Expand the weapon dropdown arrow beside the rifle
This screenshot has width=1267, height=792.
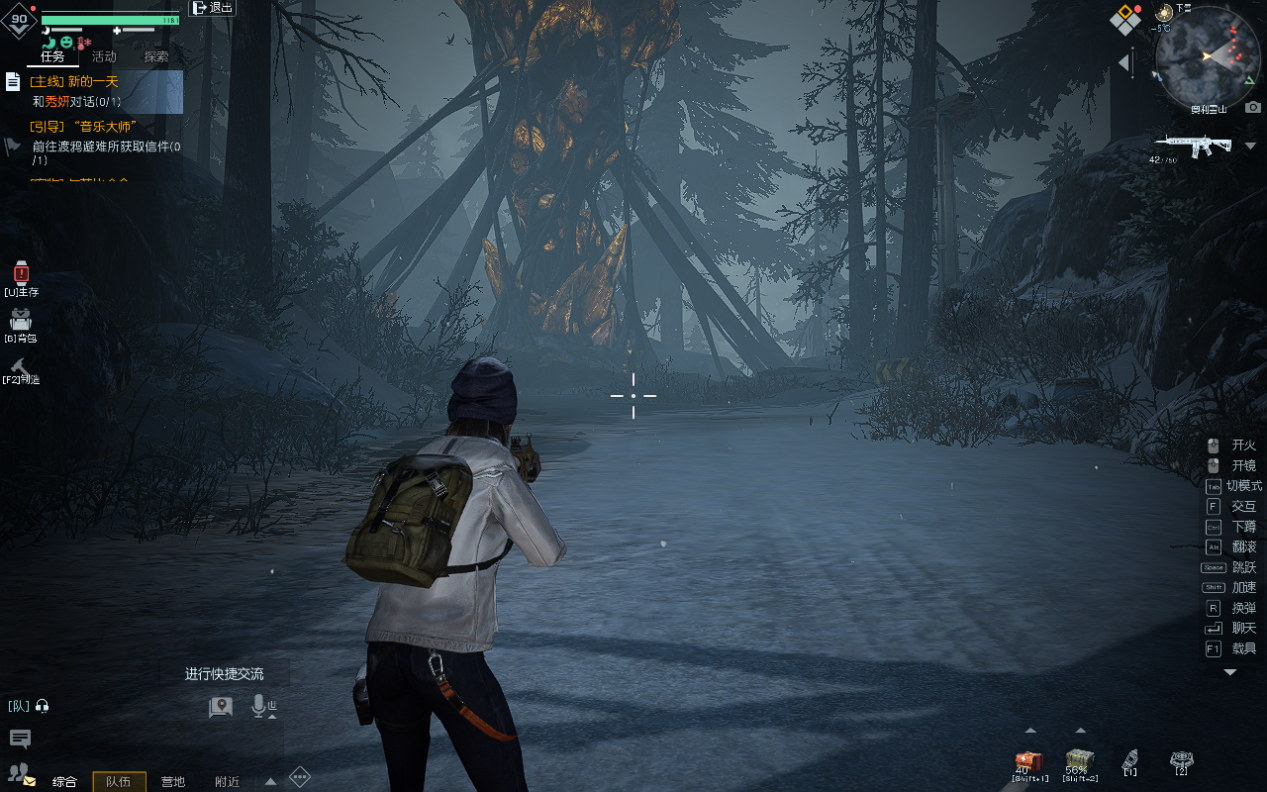[1250, 146]
